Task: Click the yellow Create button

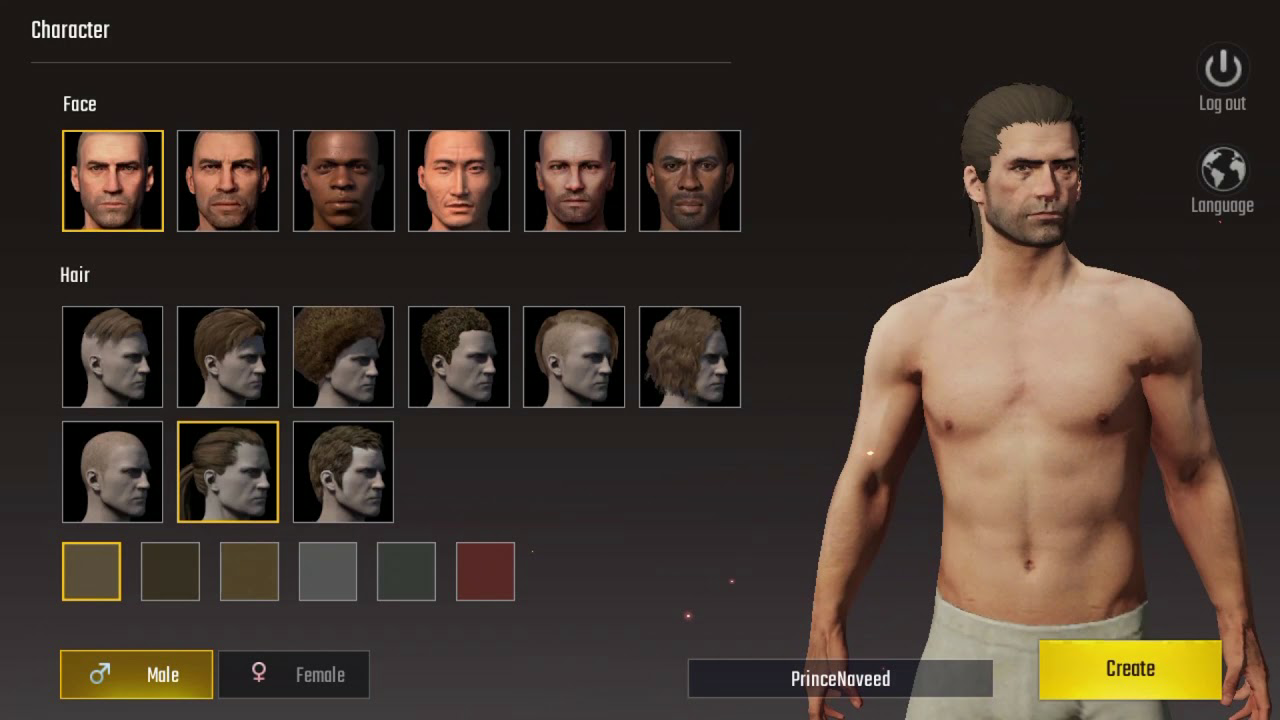Action: (1130, 669)
